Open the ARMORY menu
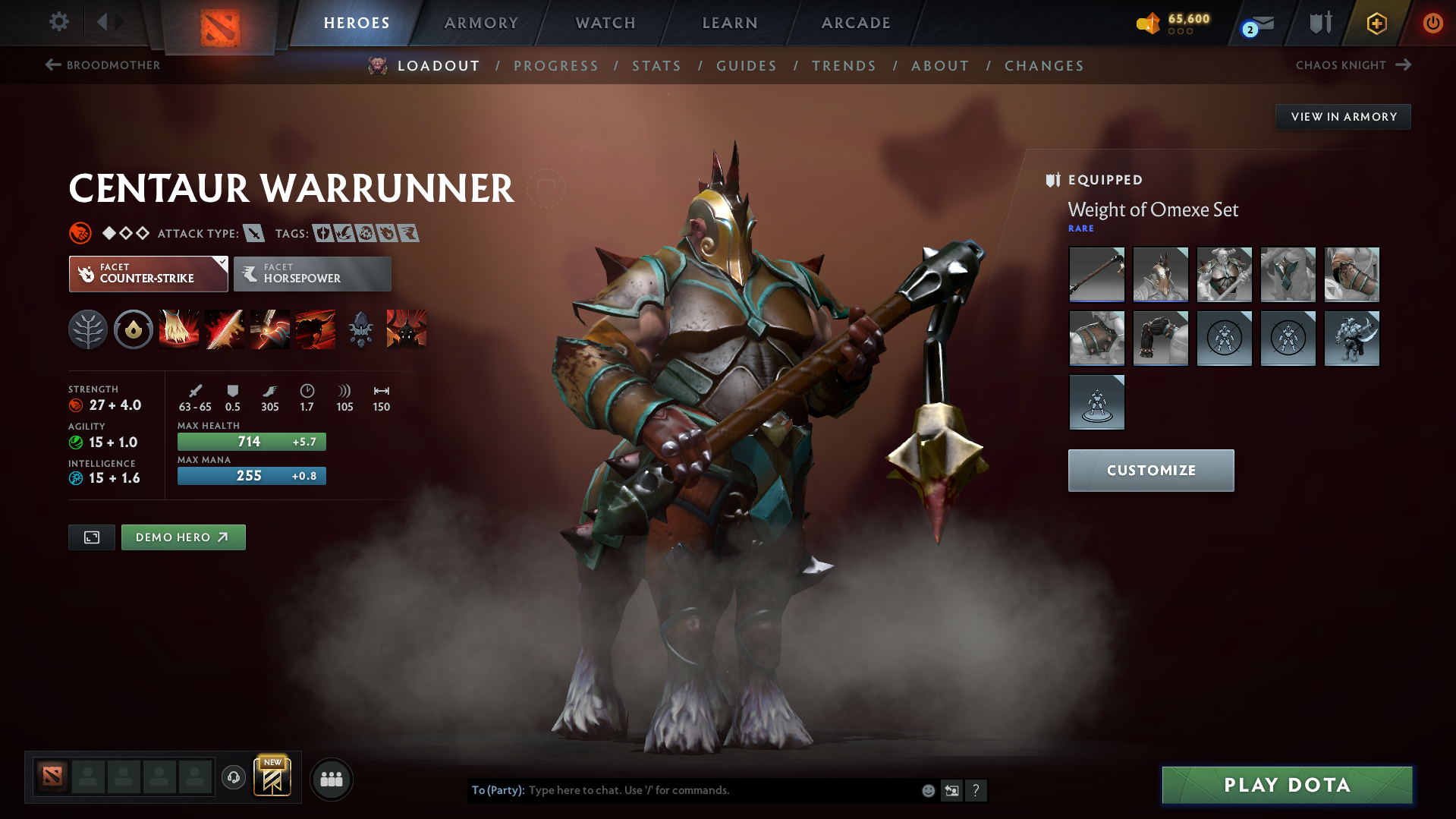The image size is (1456, 819). coord(481,23)
